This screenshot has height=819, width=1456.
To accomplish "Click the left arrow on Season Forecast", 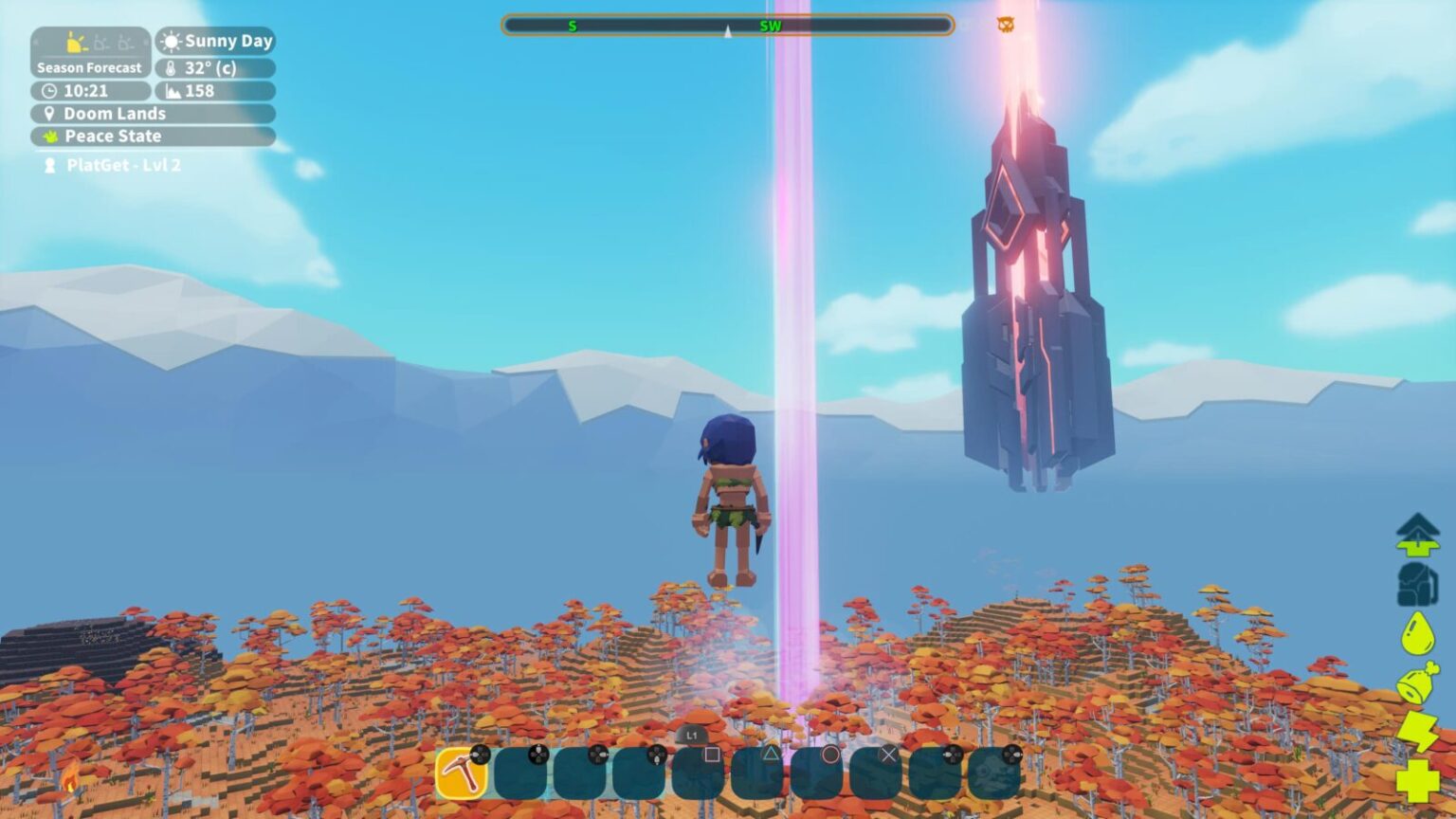I will point(35,42).
